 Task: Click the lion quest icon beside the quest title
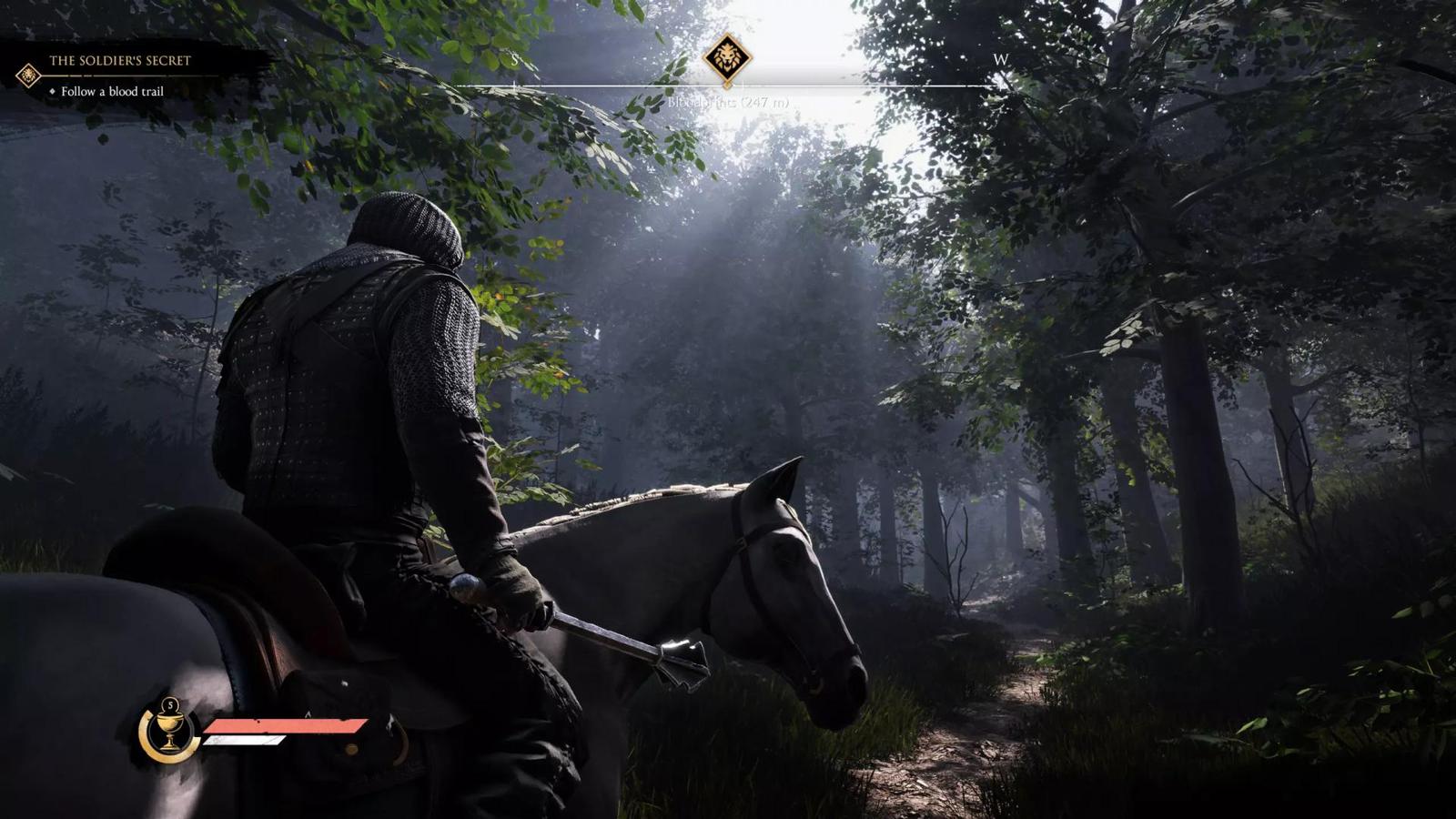[x=26, y=77]
